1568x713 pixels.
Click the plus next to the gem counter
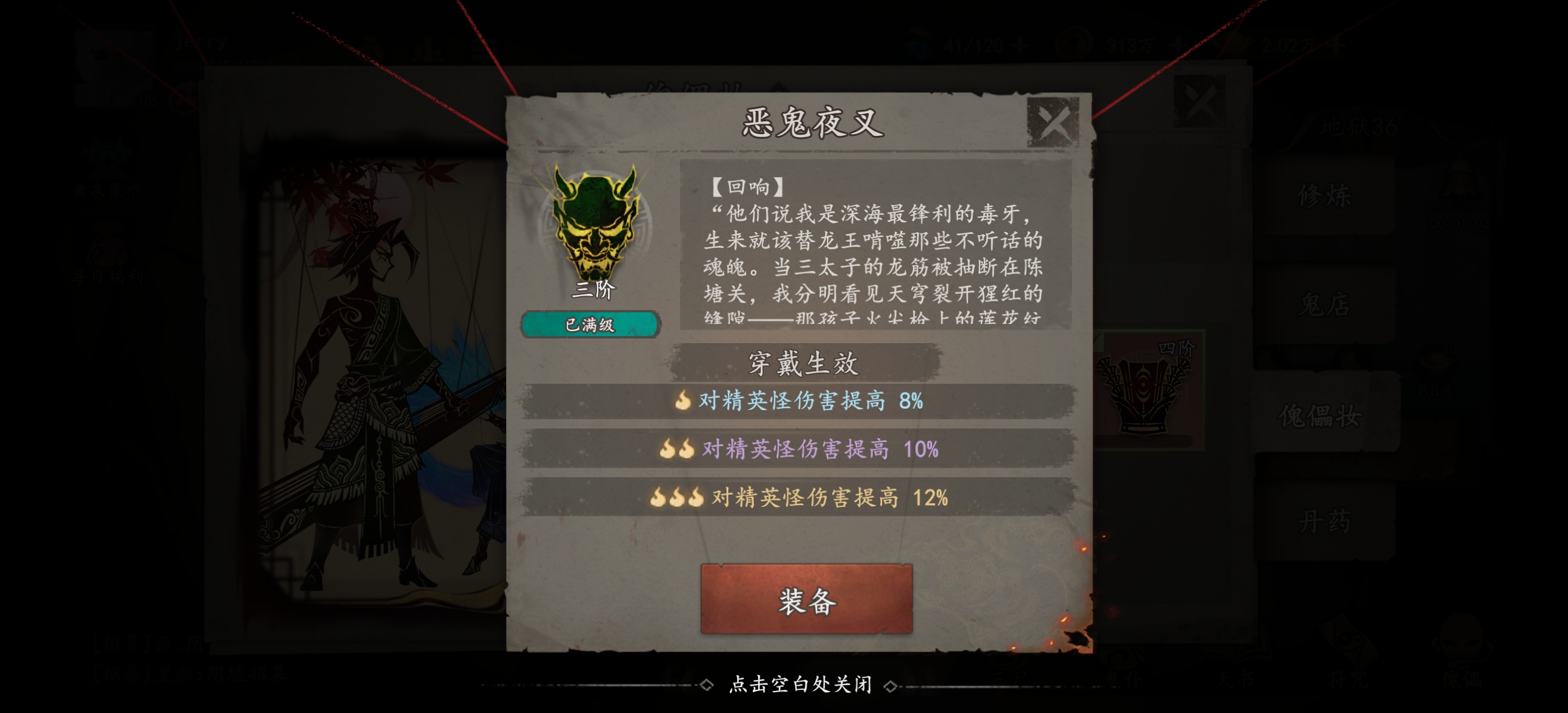[1022, 44]
